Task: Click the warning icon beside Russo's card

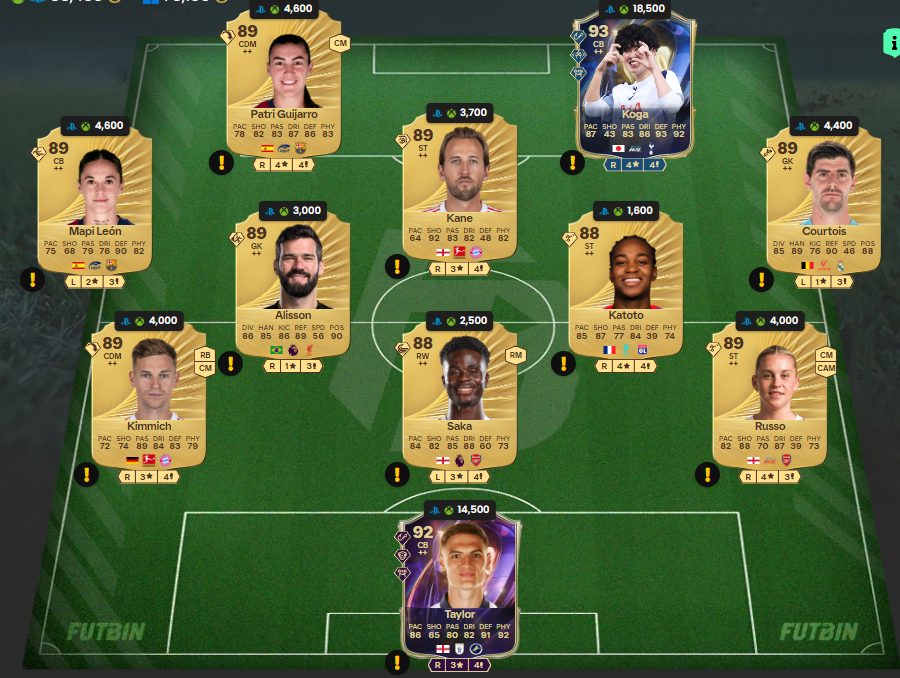Action: pos(706,474)
